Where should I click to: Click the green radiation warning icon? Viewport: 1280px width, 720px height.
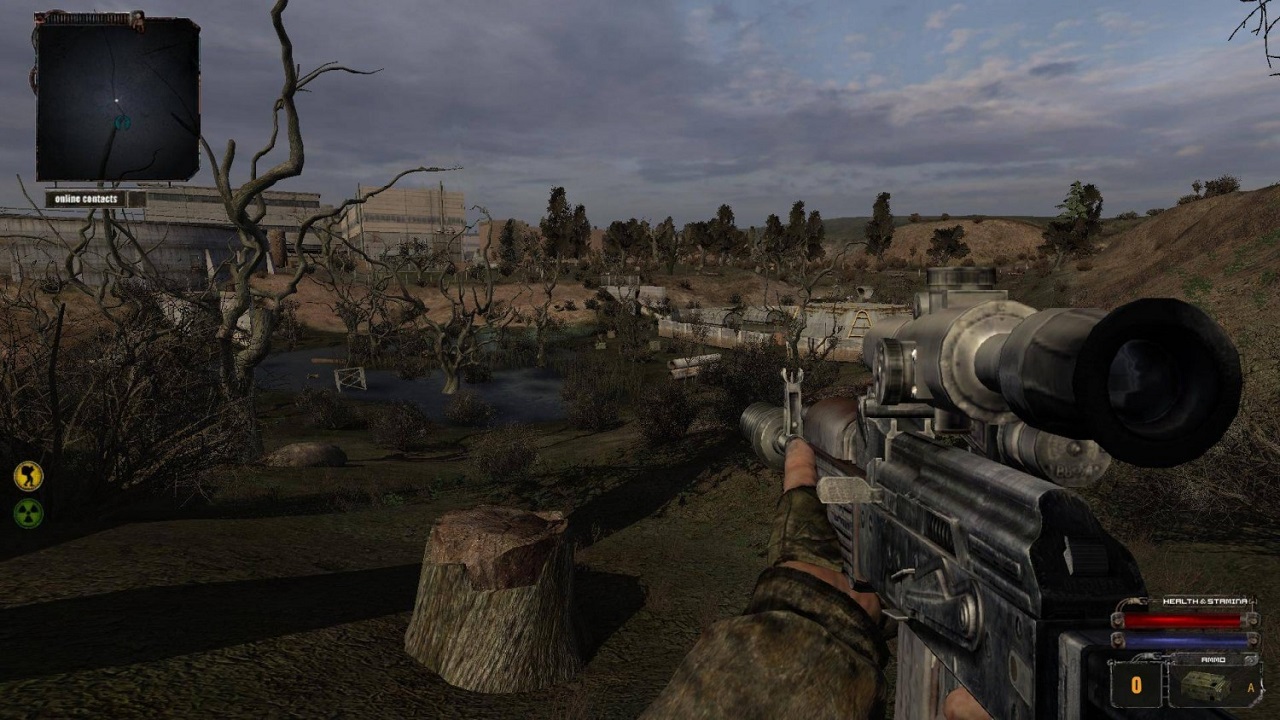pos(28,513)
